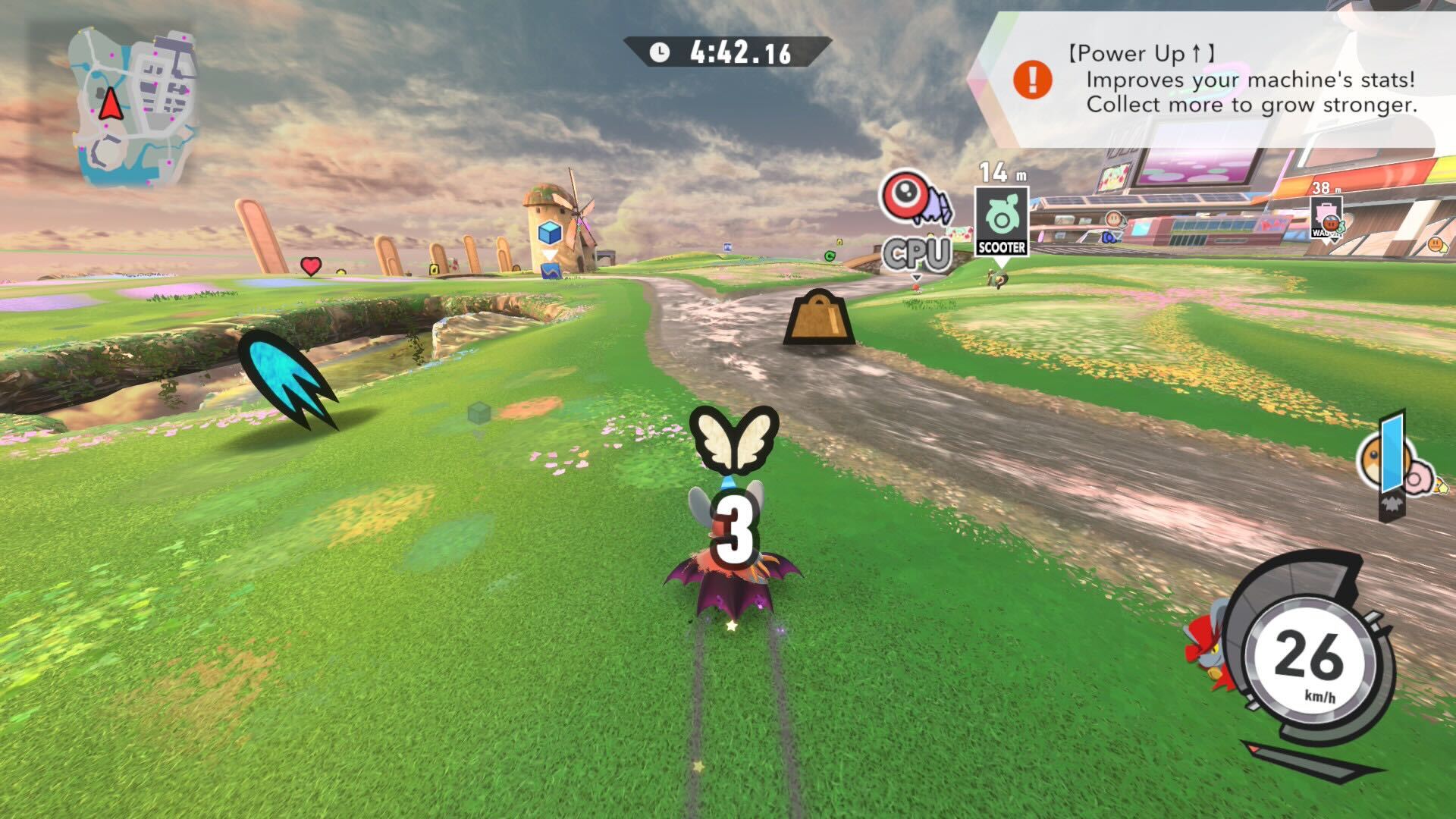
Task: Open the city minimap
Action: [x=133, y=108]
